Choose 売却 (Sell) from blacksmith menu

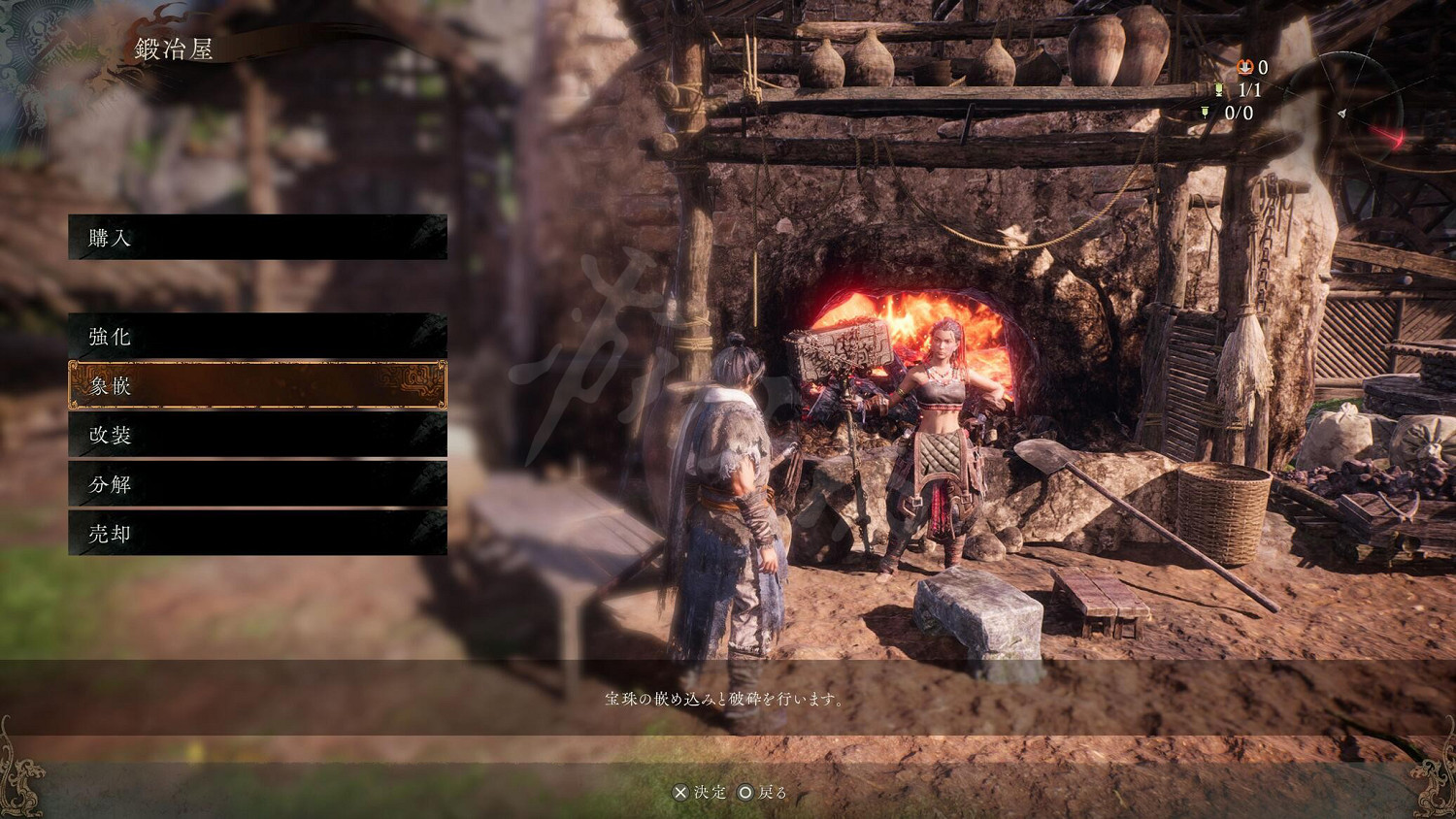click(x=257, y=534)
